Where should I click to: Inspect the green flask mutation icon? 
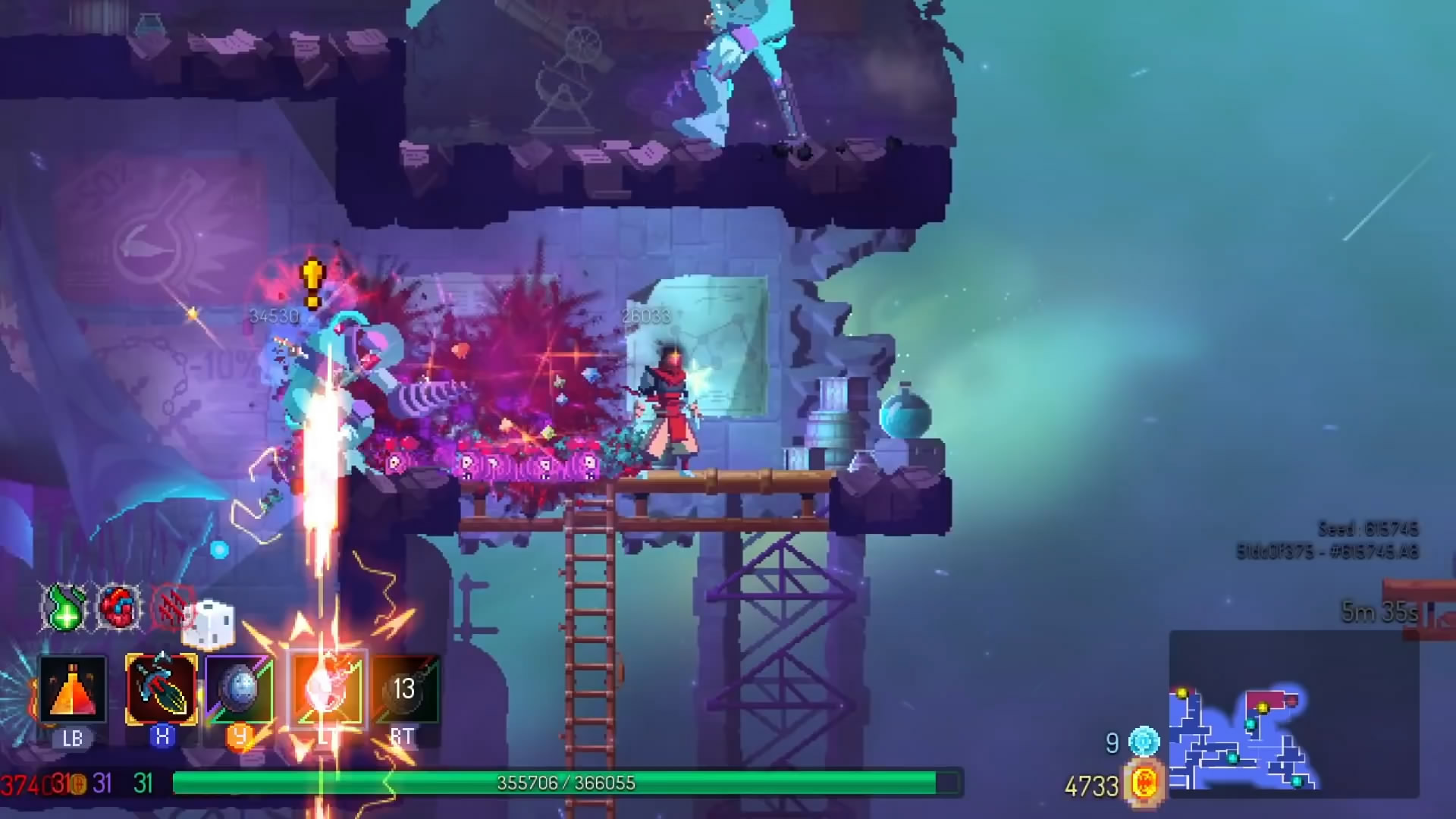click(65, 607)
